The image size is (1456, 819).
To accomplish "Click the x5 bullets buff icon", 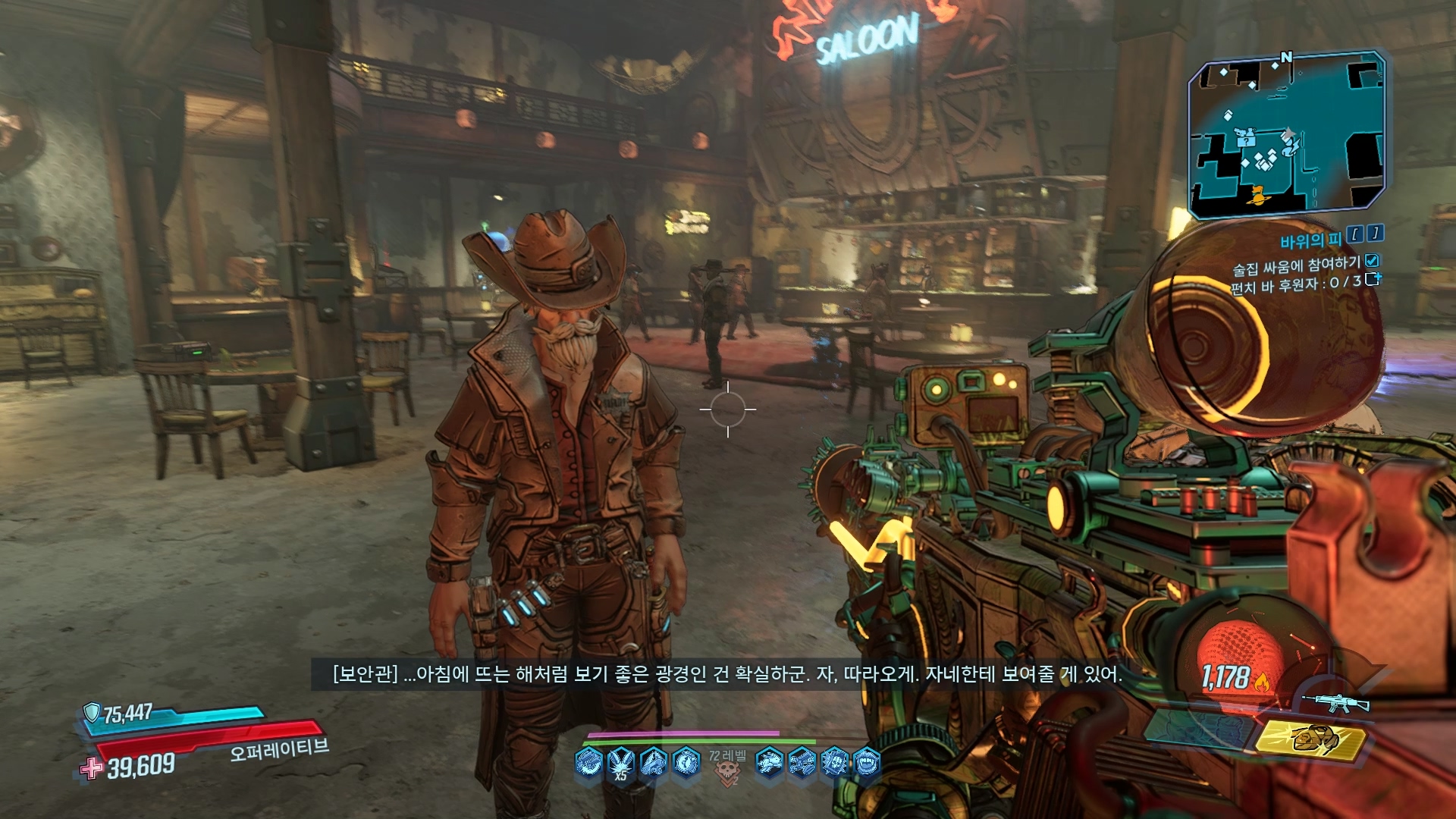I will point(621,762).
